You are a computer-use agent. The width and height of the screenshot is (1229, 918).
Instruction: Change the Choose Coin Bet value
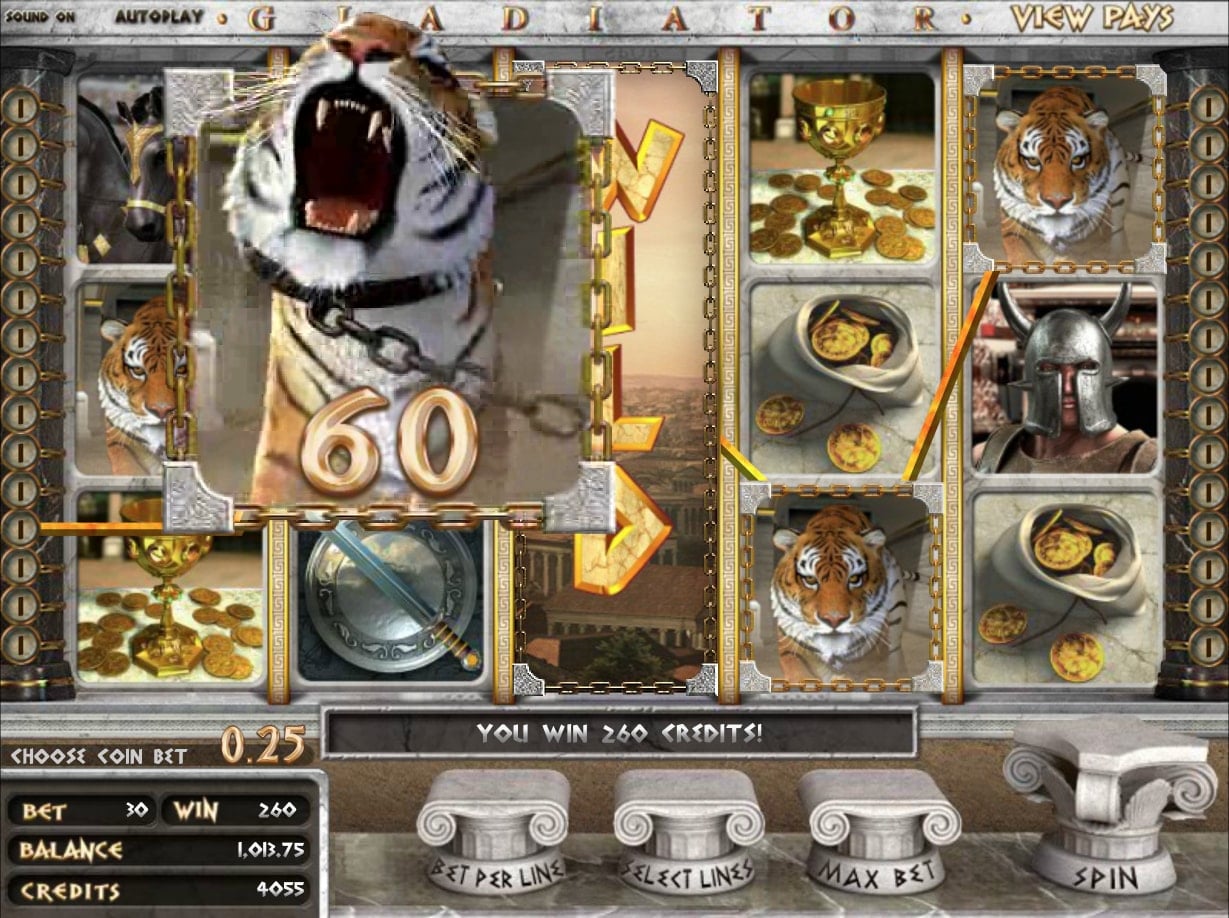(x=263, y=745)
